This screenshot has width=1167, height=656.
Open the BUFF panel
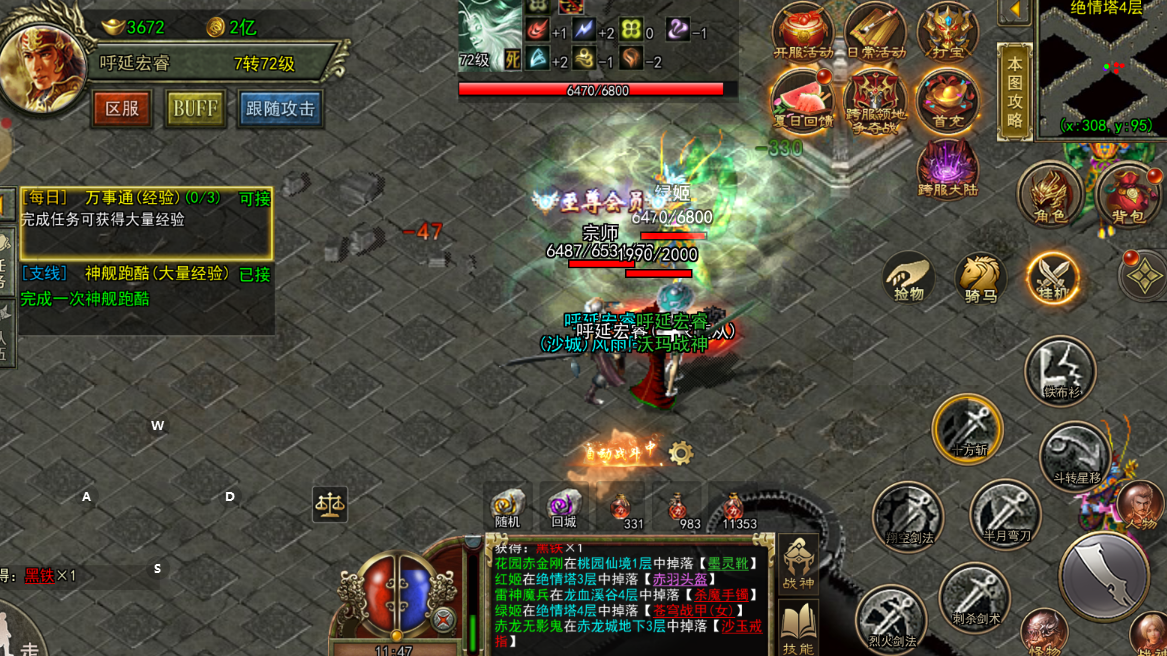[194, 108]
